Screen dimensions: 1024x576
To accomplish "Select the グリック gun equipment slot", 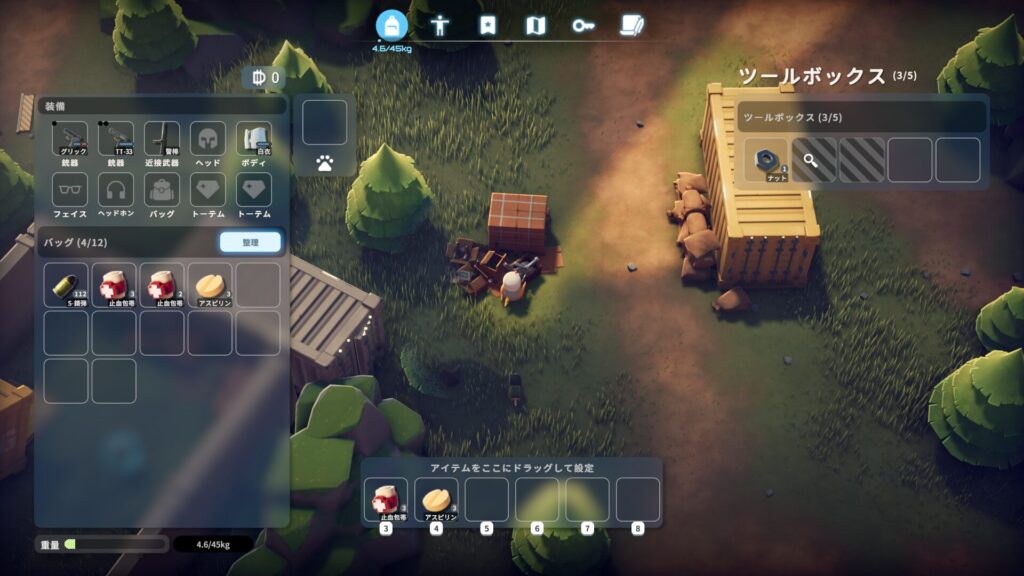I will click(x=70, y=140).
